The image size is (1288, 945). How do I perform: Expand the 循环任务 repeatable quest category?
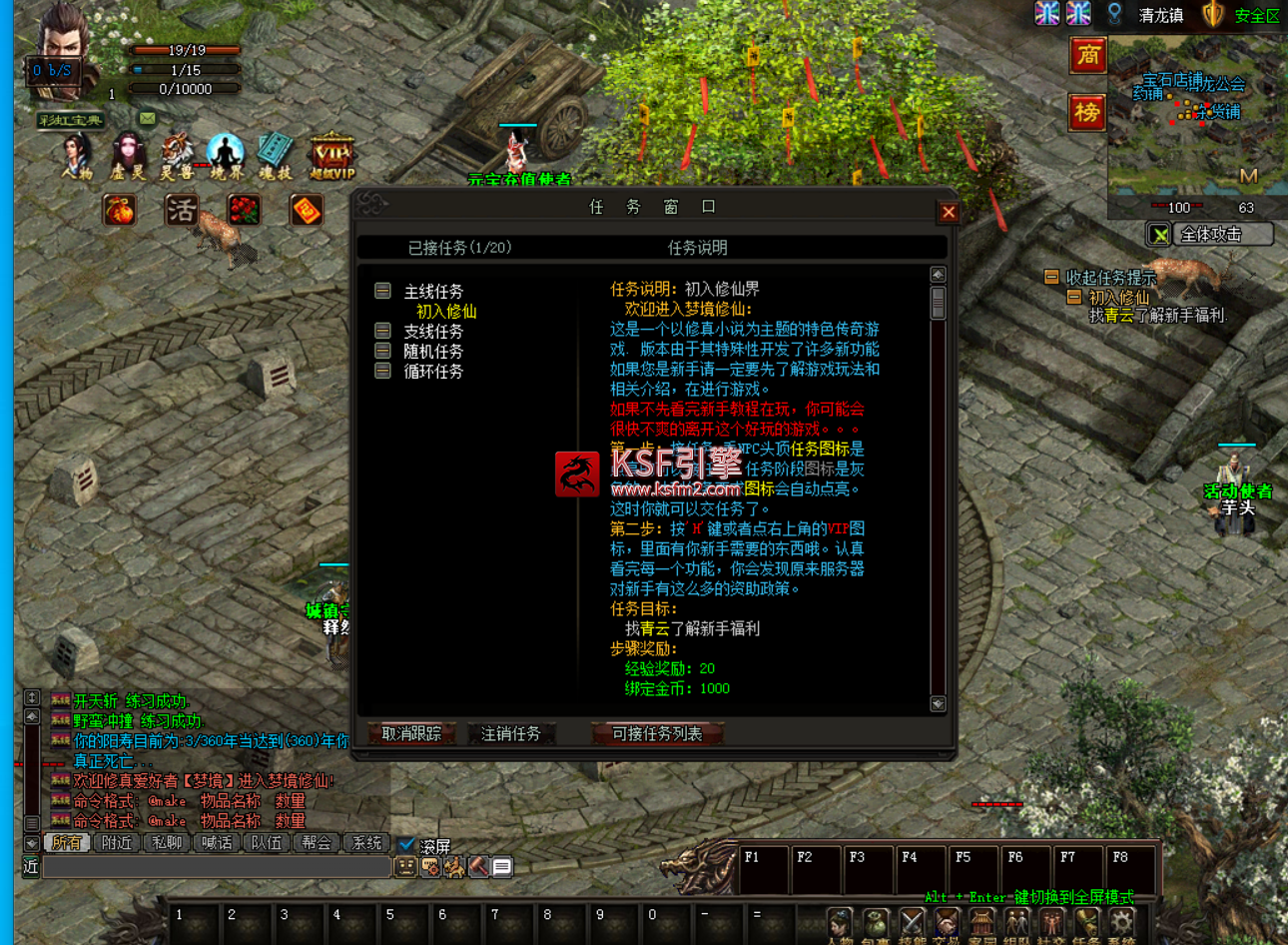tap(382, 371)
